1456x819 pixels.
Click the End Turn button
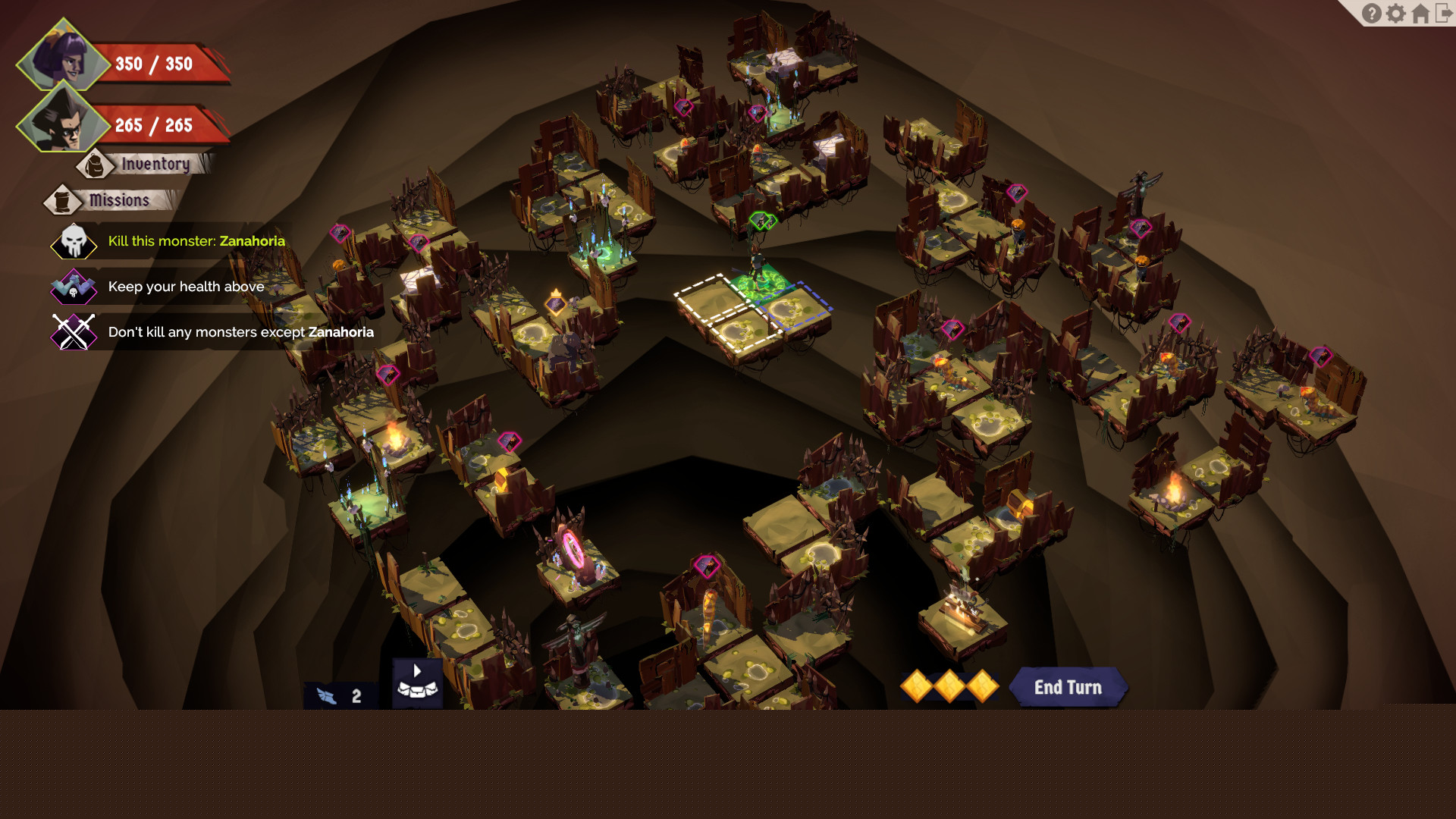1067,687
